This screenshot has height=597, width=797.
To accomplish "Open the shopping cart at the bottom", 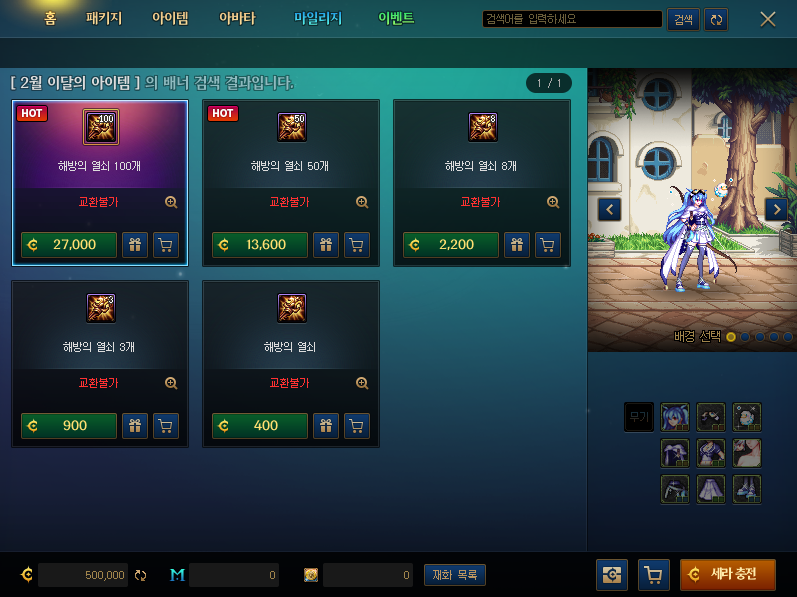I will (x=653, y=575).
